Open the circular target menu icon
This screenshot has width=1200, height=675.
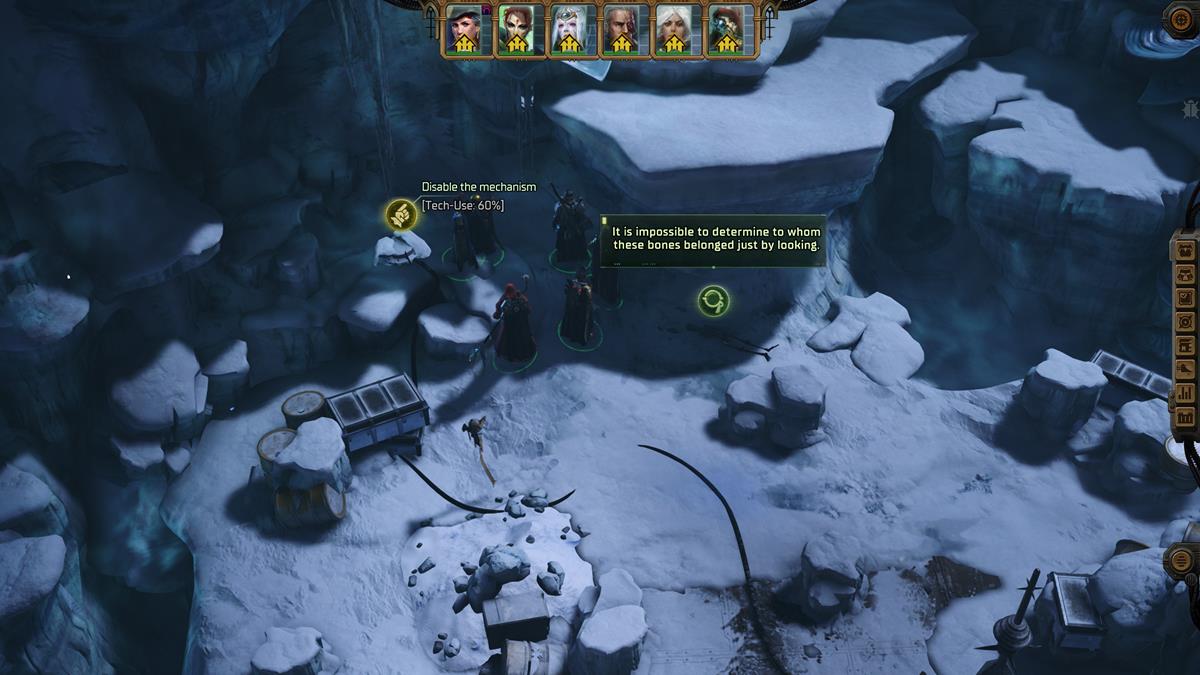pos(1186,322)
